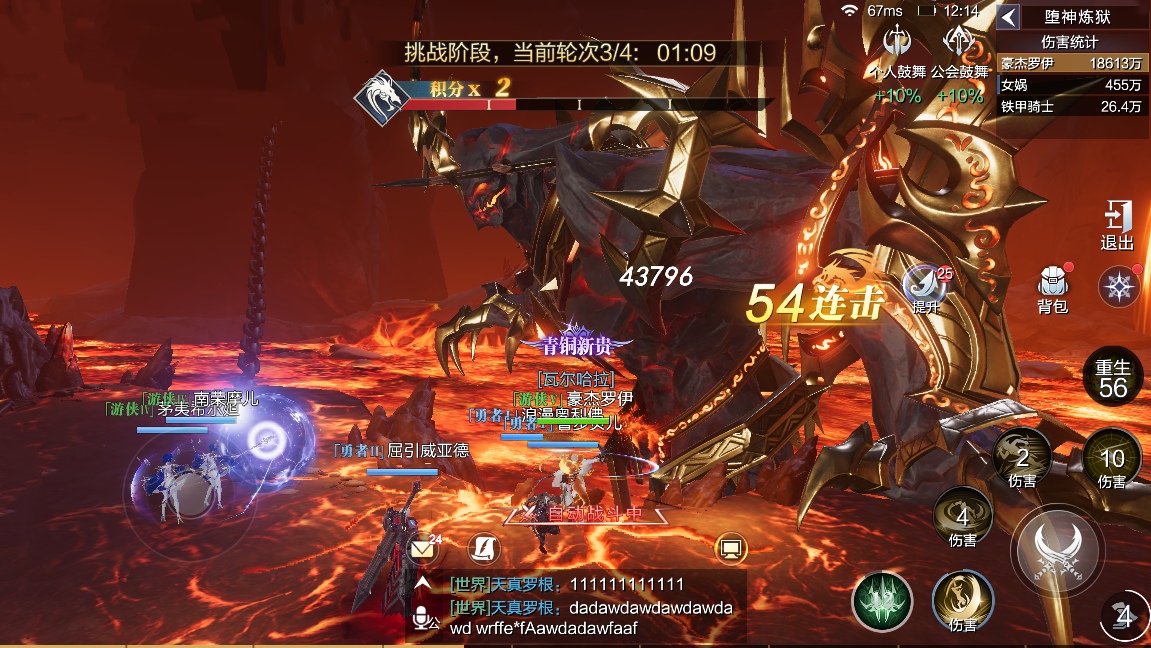Collapse the damage statistics panel arrow
Image resolution: width=1151 pixels, height=648 pixels.
click(1009, 17)
